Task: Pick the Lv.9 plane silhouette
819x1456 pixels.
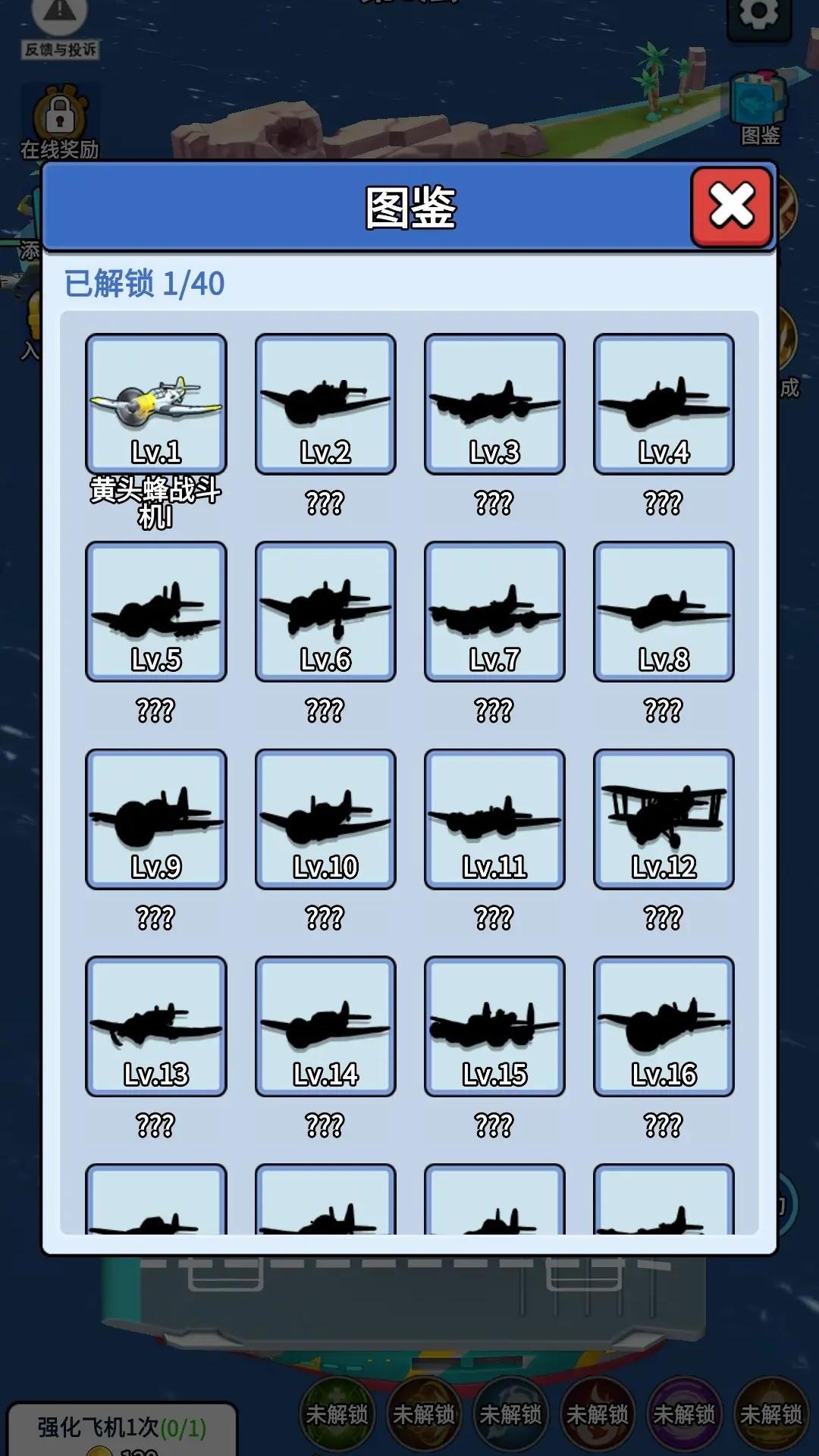Action: tap(156, 819)
